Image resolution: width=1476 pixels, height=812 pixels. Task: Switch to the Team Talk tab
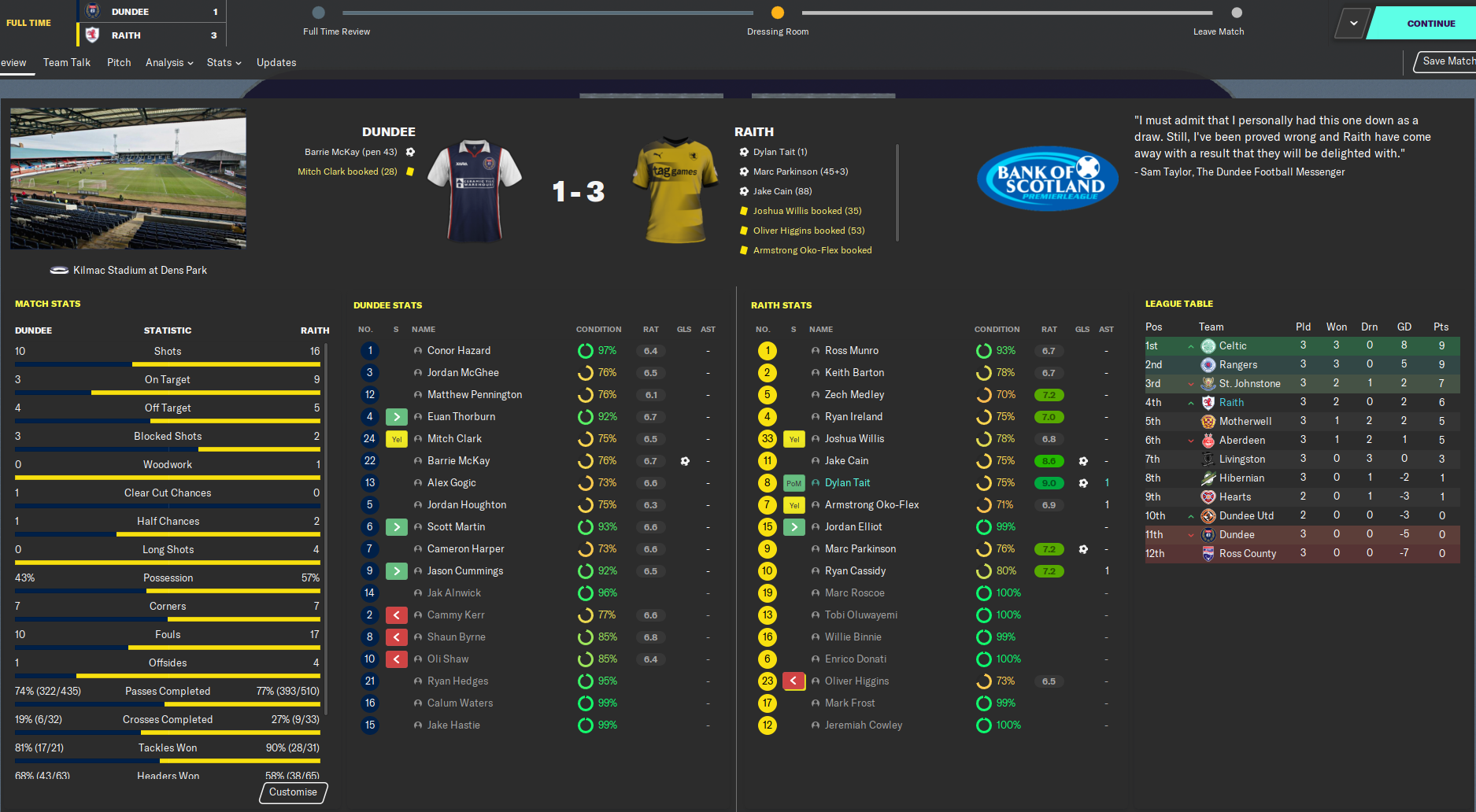67,63
